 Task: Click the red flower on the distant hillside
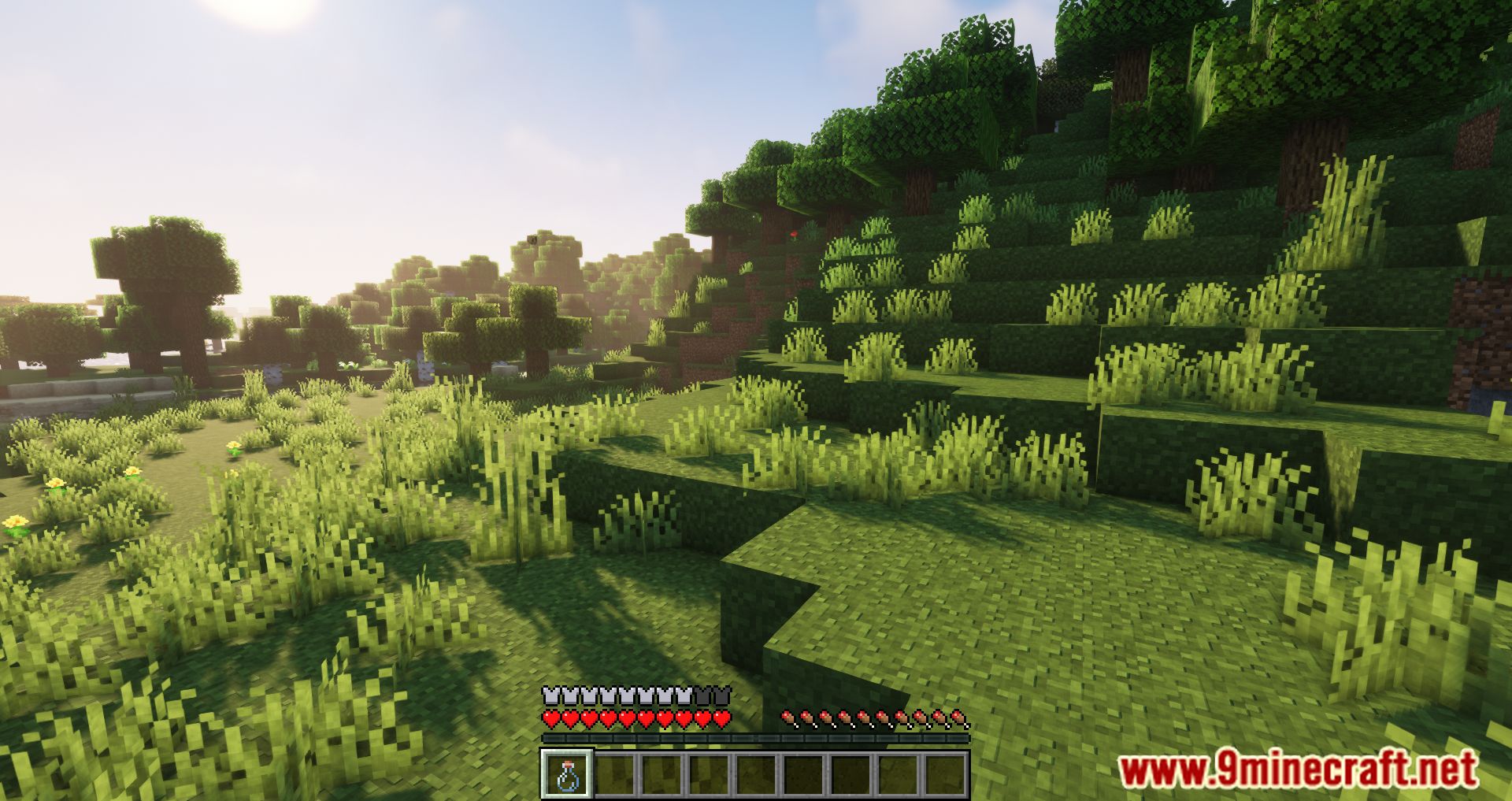point(794,234)
